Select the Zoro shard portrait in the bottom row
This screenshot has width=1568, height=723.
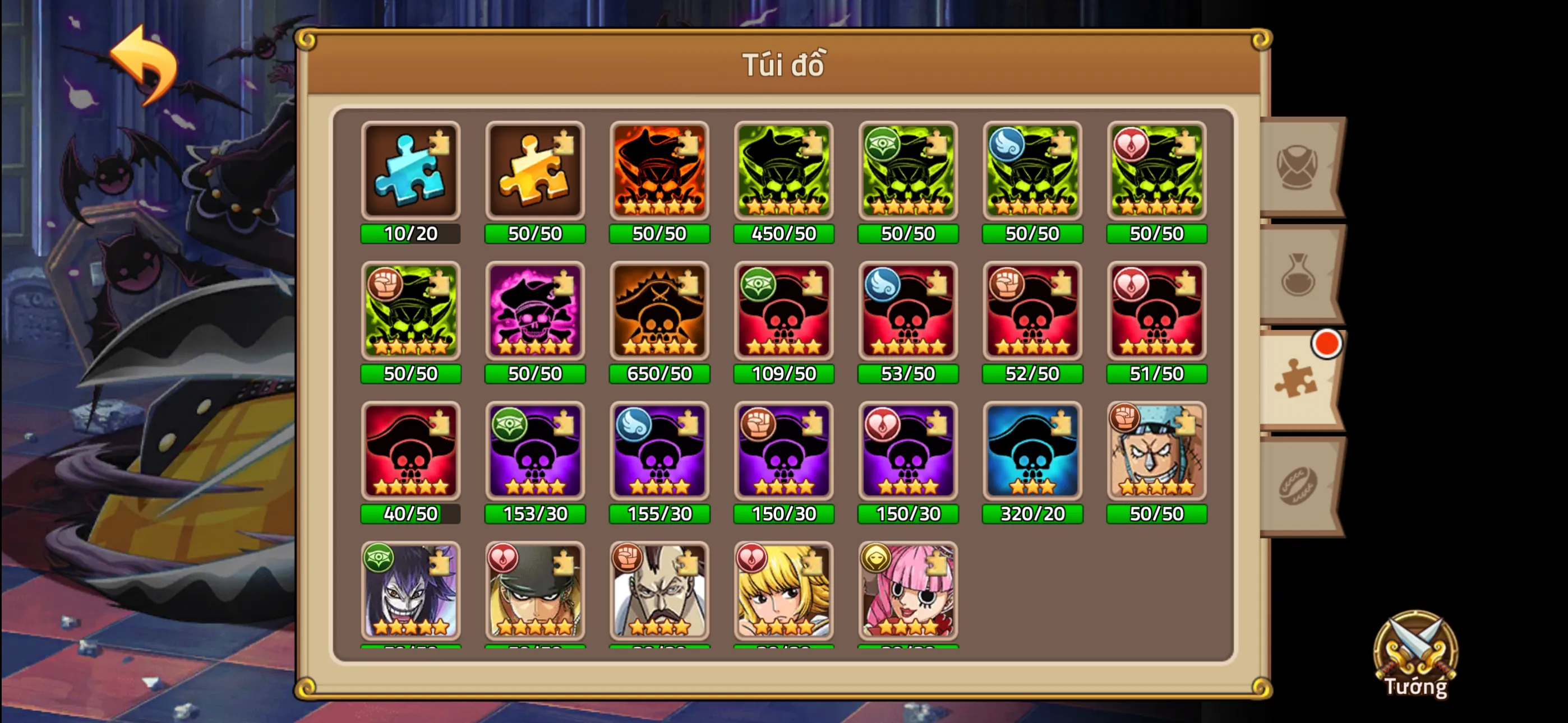[534, 592]
